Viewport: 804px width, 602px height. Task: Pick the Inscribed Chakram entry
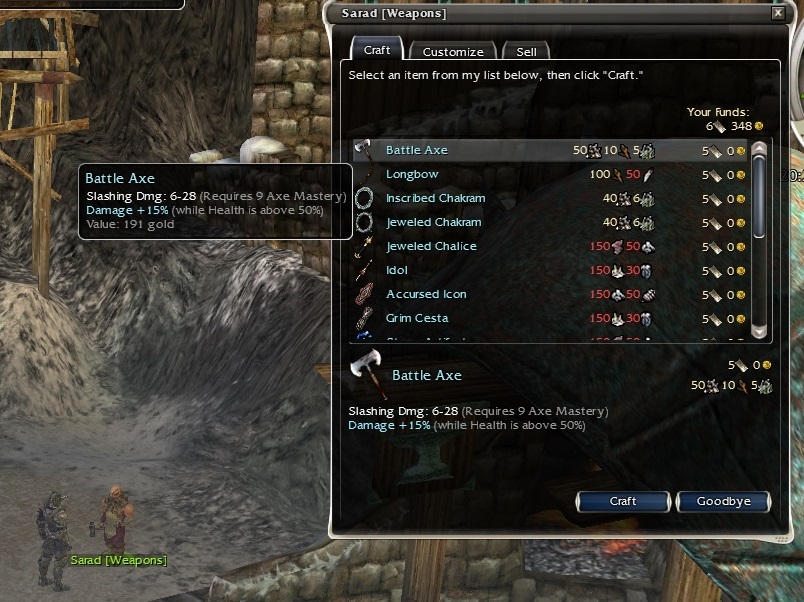pyautogui.click(x=435, y=198)
